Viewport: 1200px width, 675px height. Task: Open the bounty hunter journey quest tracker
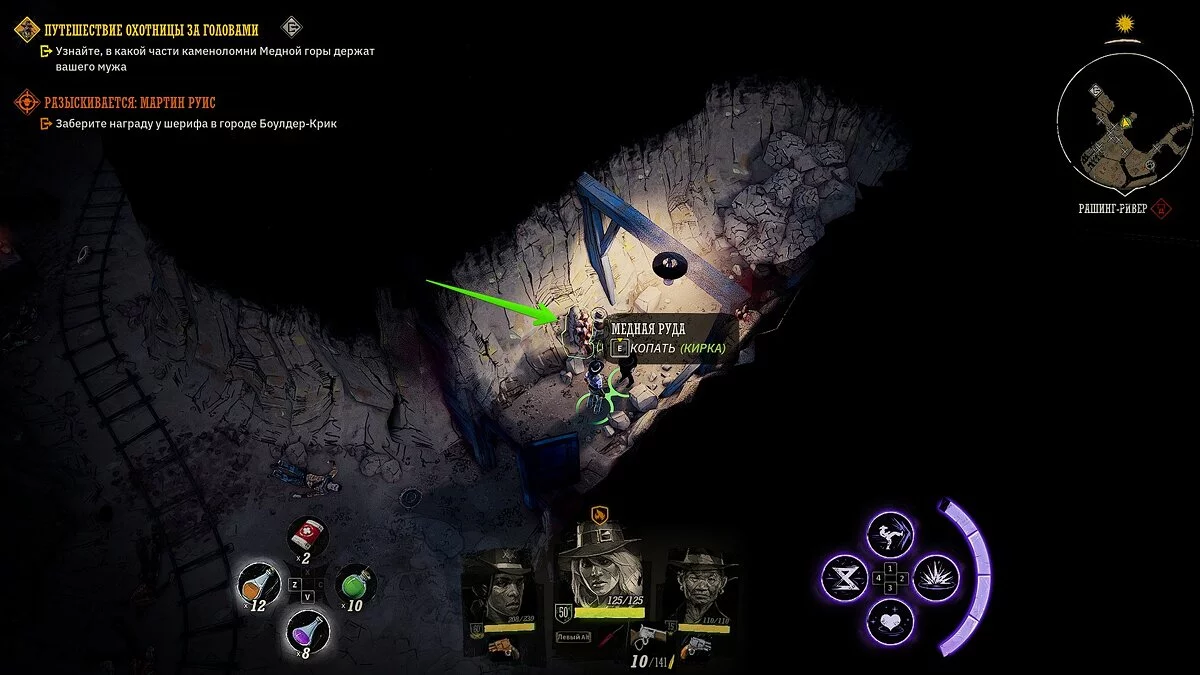(x=150, y=29)
